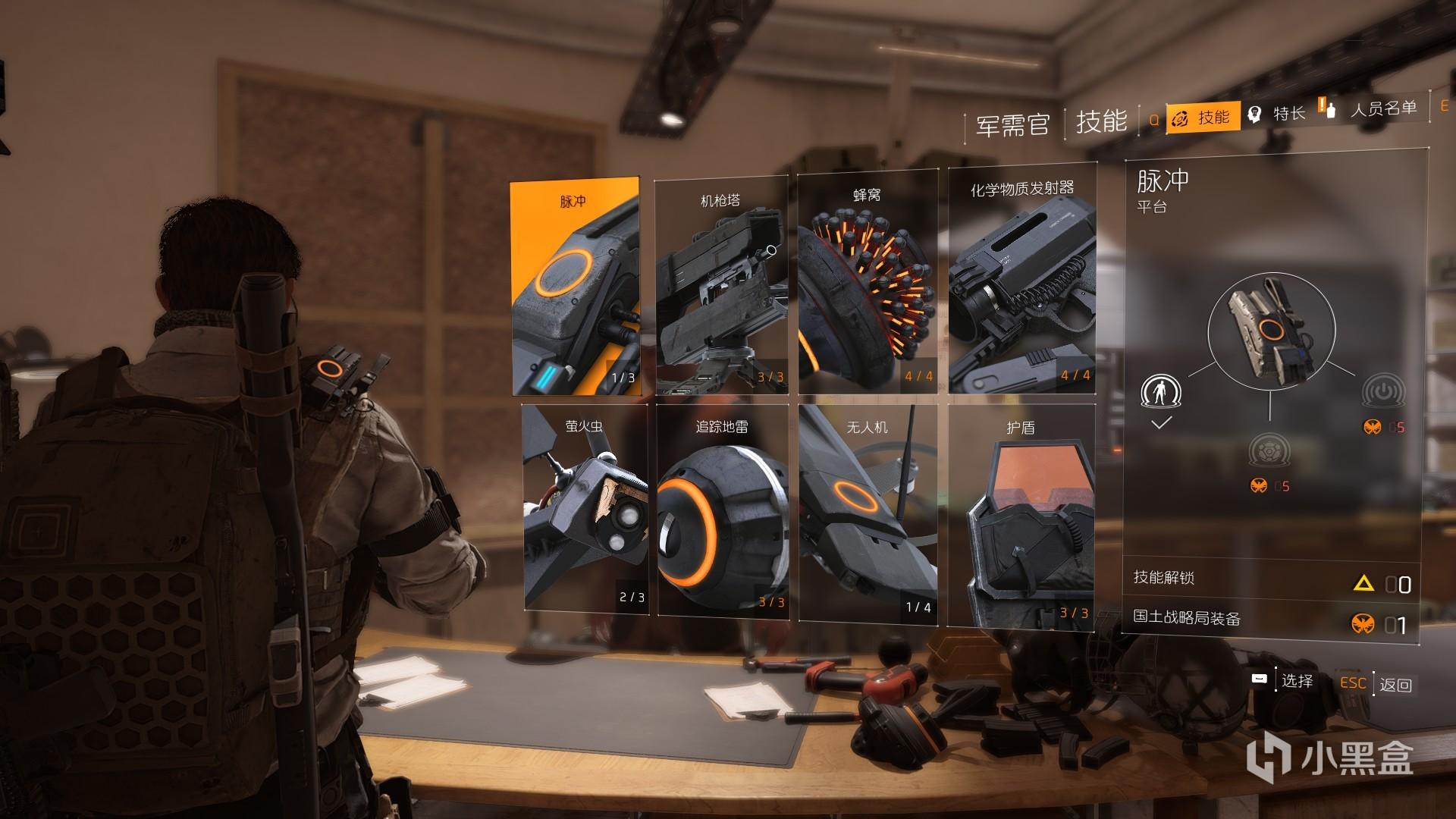This screenshot has height=819, width=1456.
Task: Pick the 萤火虫 firefly skill card
Action: pos(585,508)
